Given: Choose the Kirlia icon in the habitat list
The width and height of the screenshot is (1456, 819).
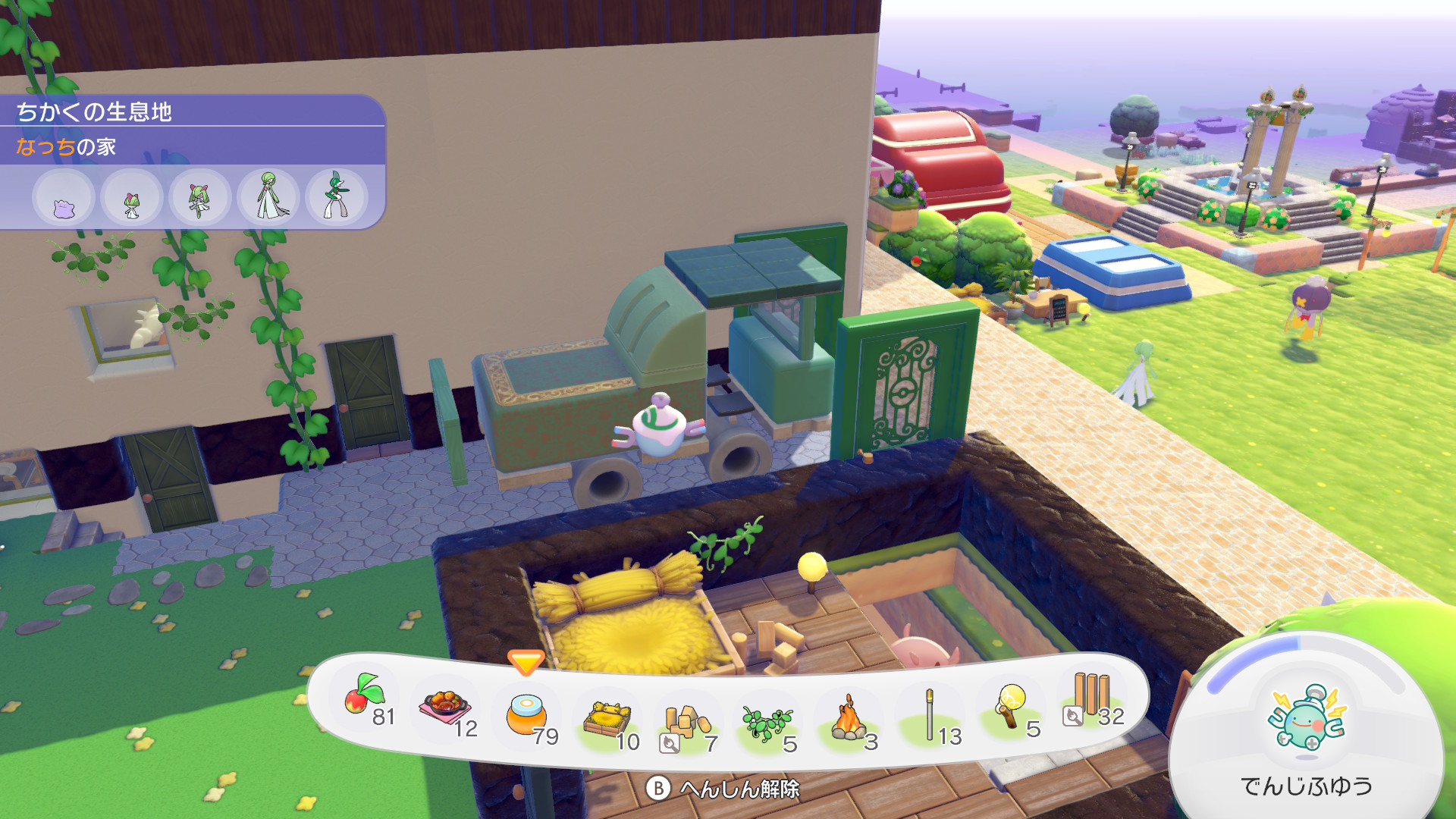Looking at the screenshot, I should pos(200,199).
